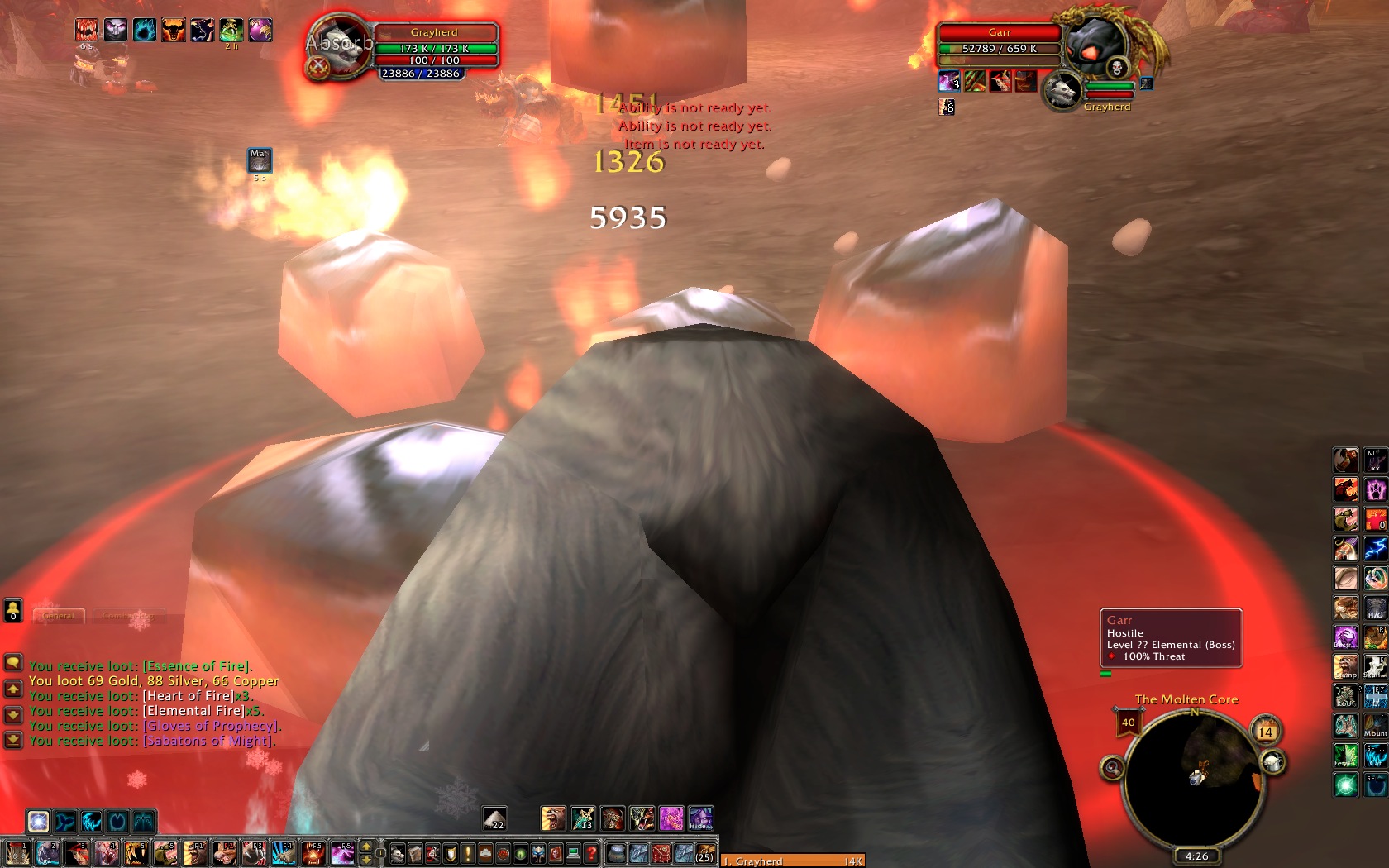1389x868 pixels.
Task: Open the calendar showing day 14
Action: click(x=1265, y=732)
